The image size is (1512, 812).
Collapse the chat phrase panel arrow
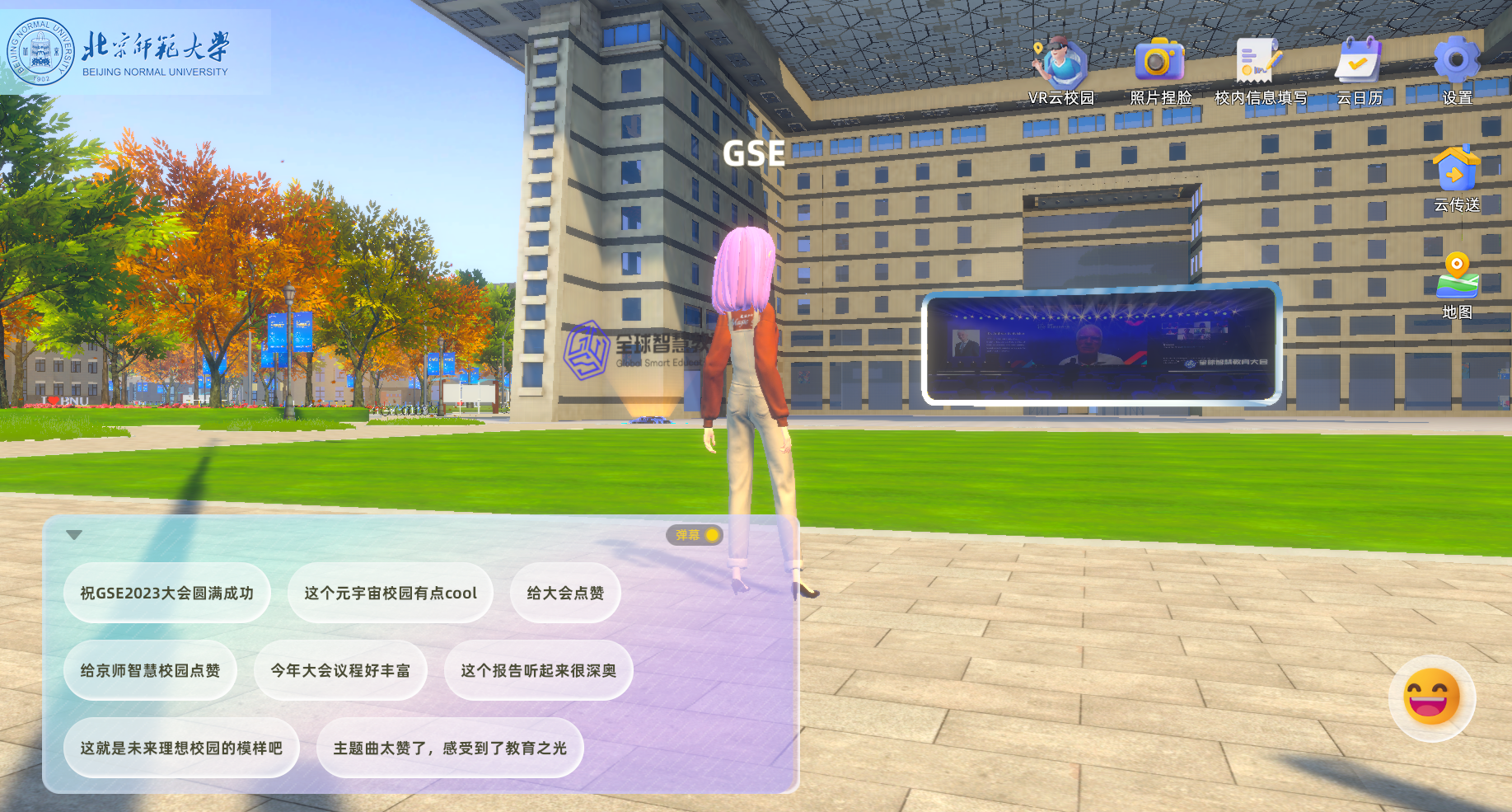[74, 535]
